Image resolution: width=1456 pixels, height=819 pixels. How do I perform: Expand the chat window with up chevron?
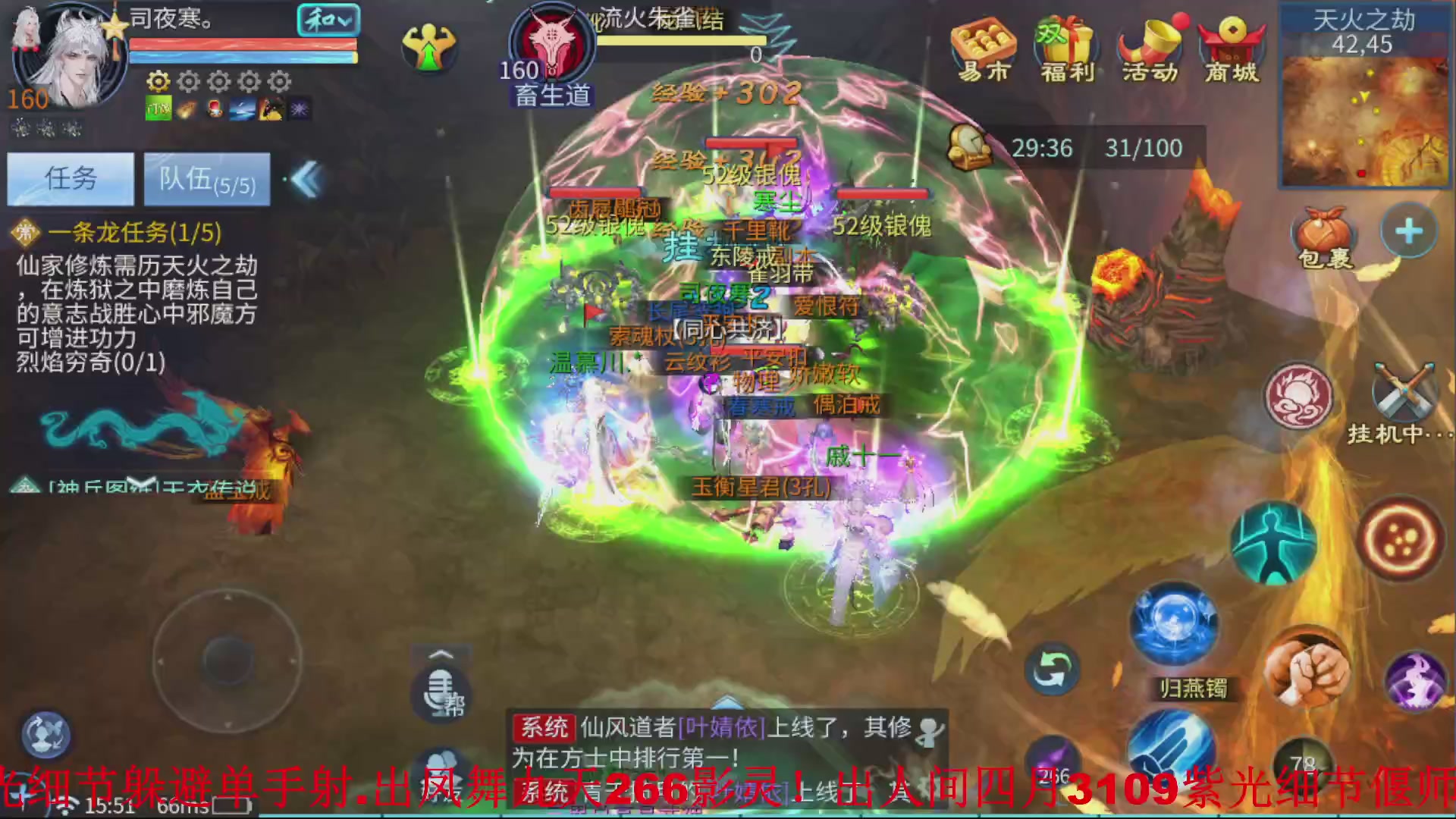(438, 654)
